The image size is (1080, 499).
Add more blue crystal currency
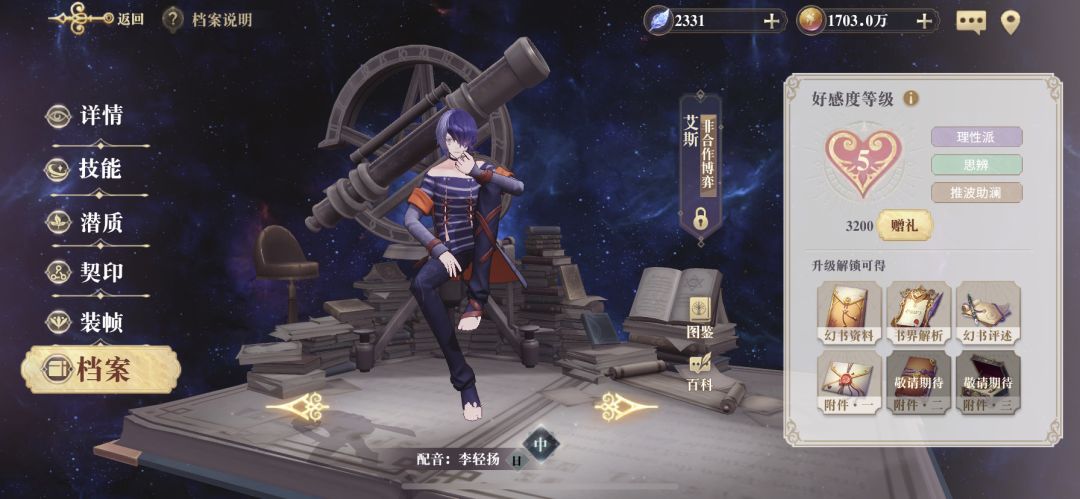pos(771,20)
